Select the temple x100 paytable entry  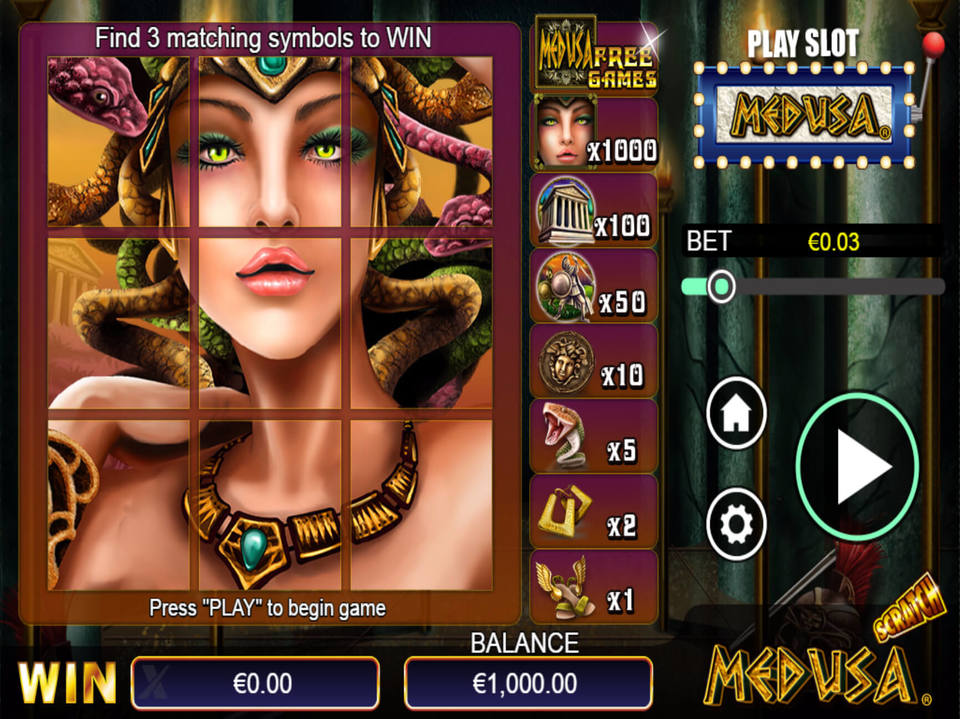[x=594, y=210]
